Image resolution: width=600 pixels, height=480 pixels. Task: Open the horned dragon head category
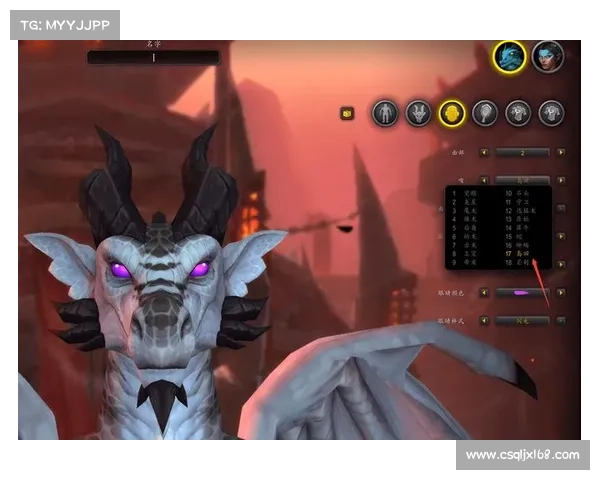[418, 113]
